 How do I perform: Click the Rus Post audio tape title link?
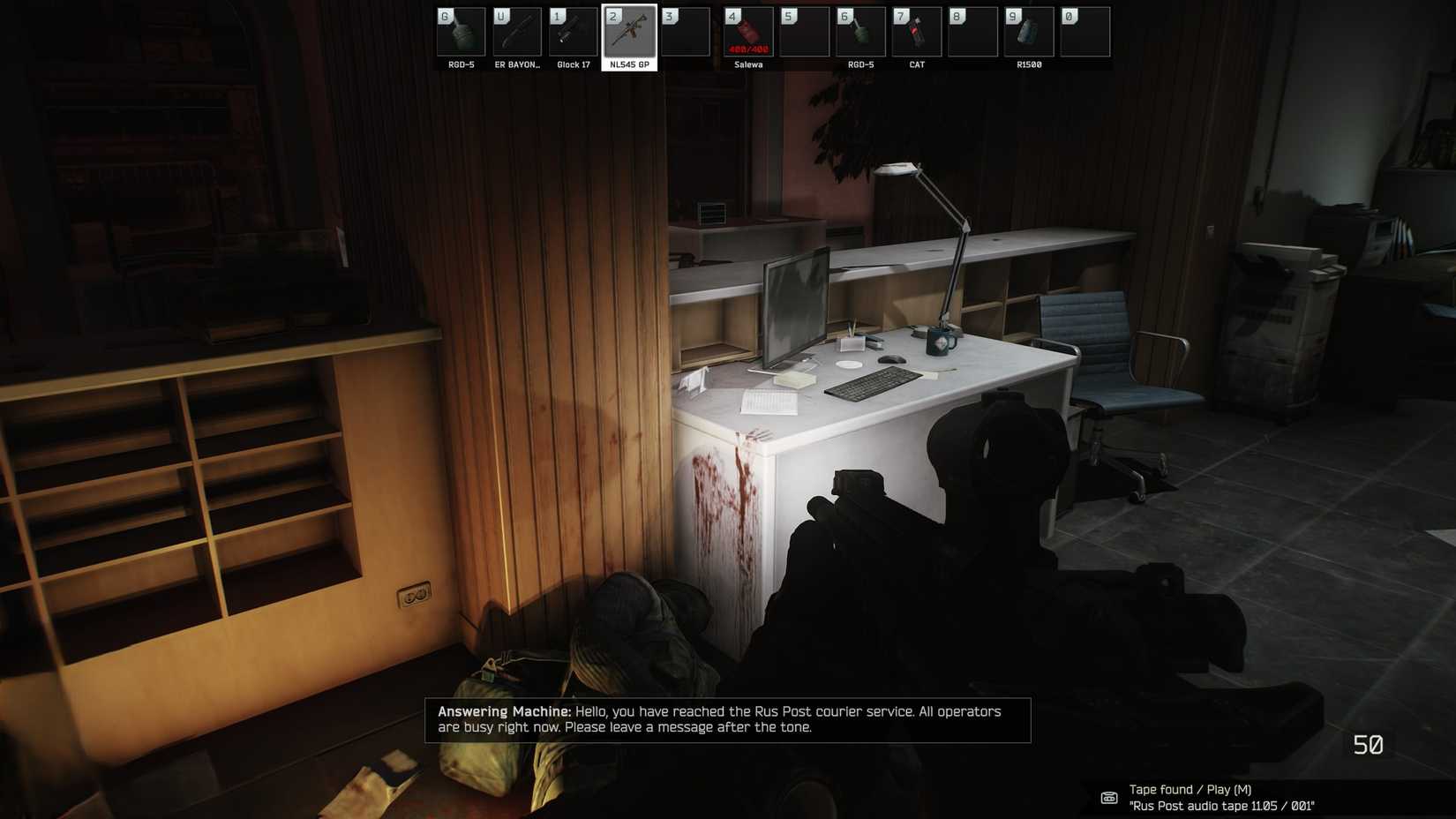1222,805
